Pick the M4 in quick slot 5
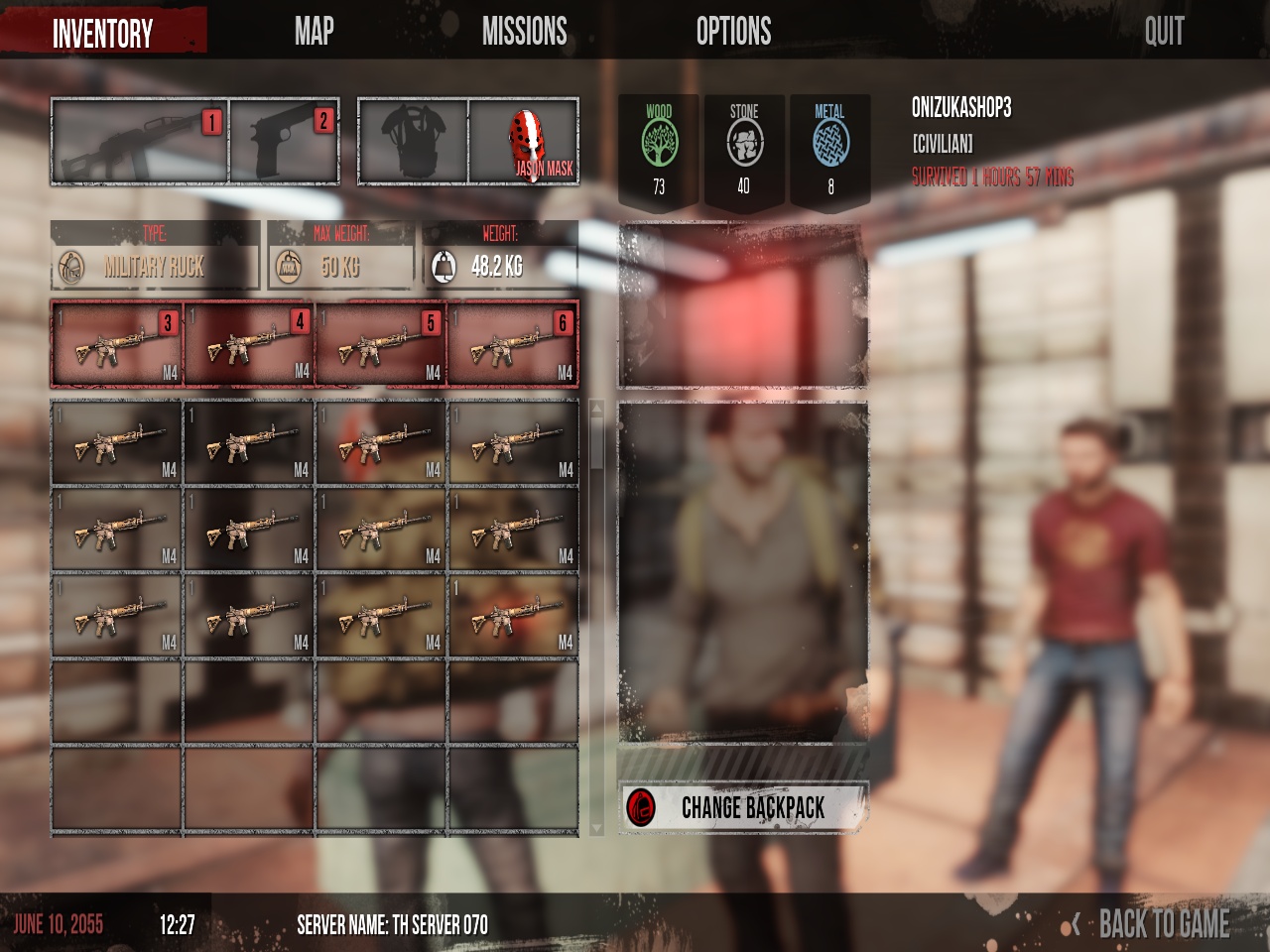 point(381,345)
